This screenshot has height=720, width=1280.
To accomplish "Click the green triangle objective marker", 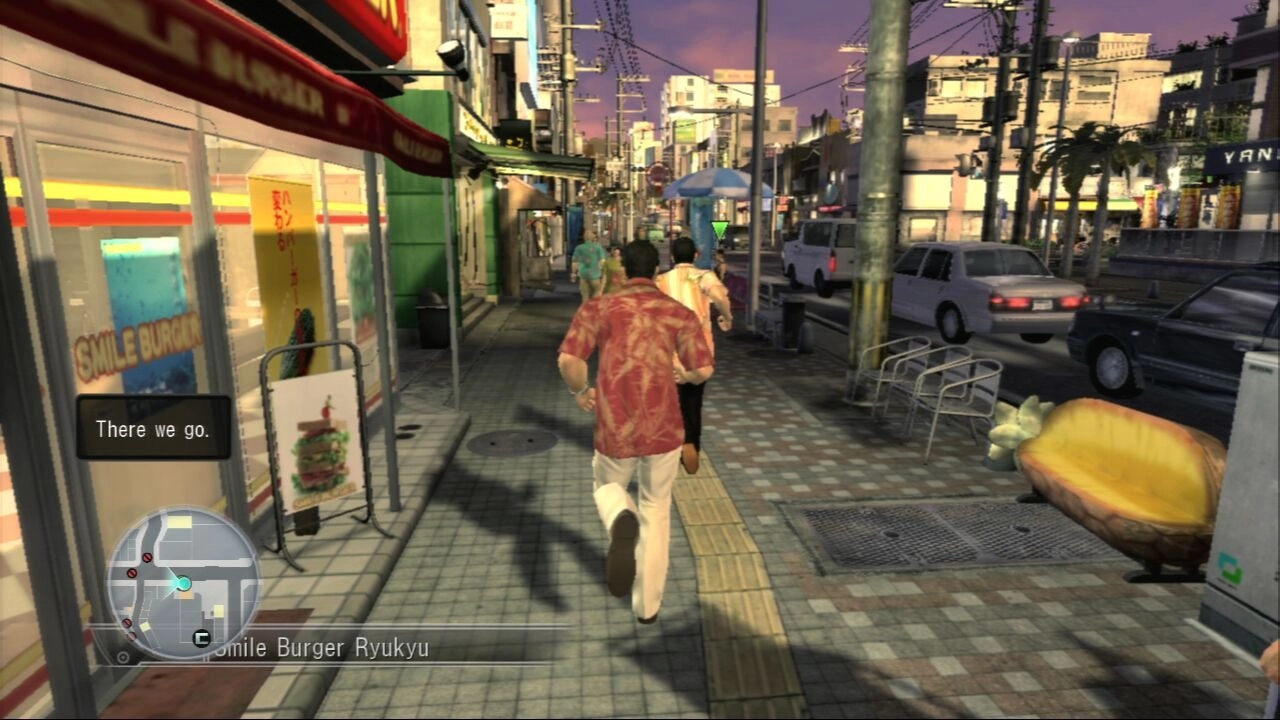I will point(720,229).
